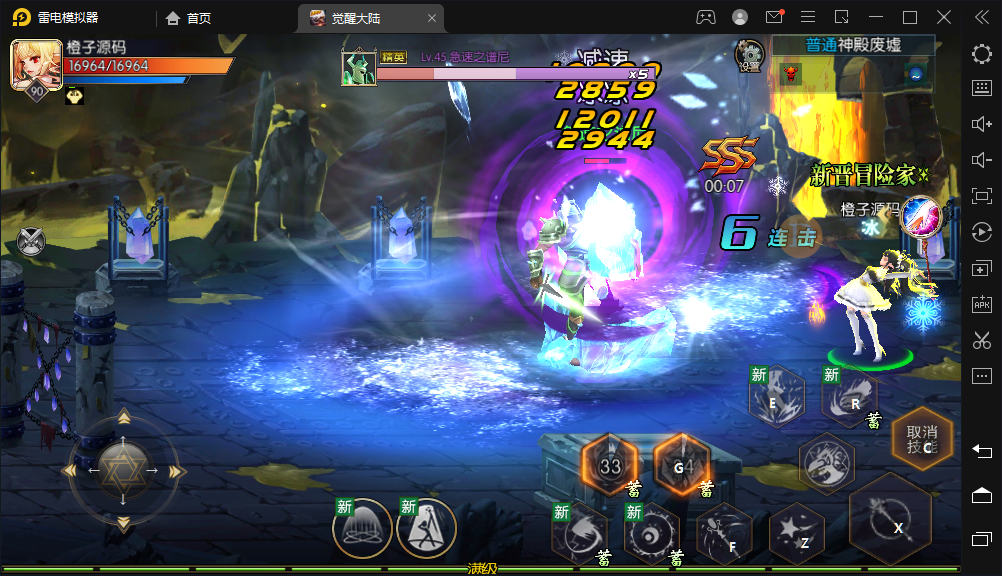Cast the spiked ring orb skill
Viewport: 1002px width, 576px height.
click(651, 533)
